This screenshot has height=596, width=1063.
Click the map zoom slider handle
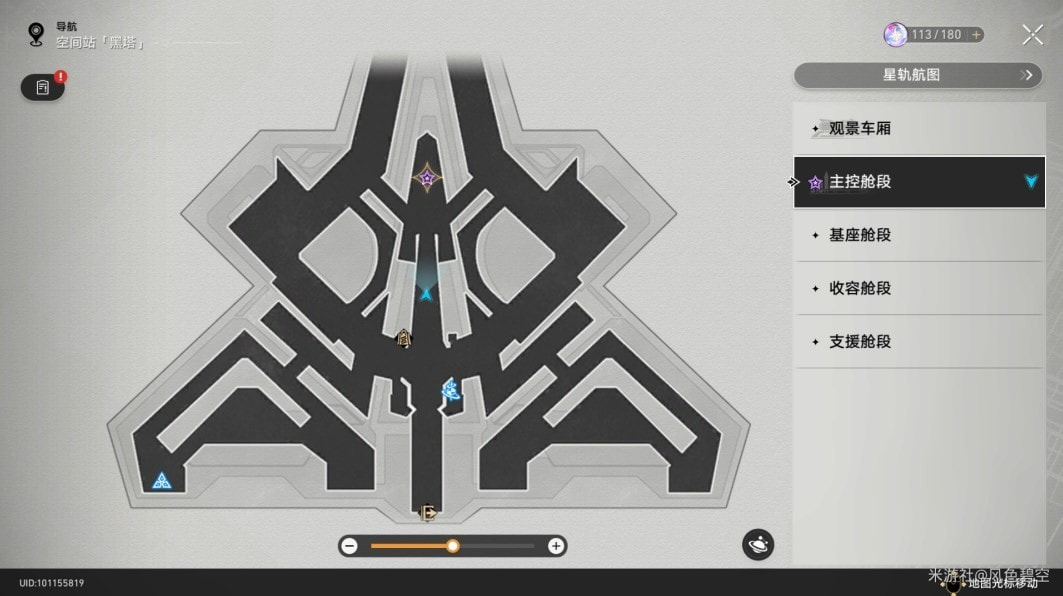[453, 546]
